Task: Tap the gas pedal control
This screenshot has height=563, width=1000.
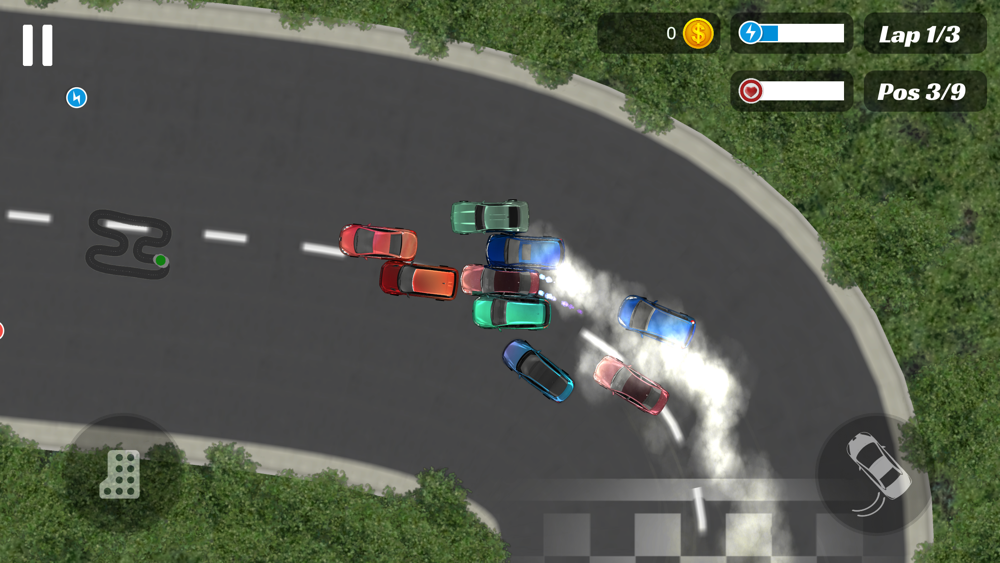Action: pyautogui.click(x=121, y=473)
